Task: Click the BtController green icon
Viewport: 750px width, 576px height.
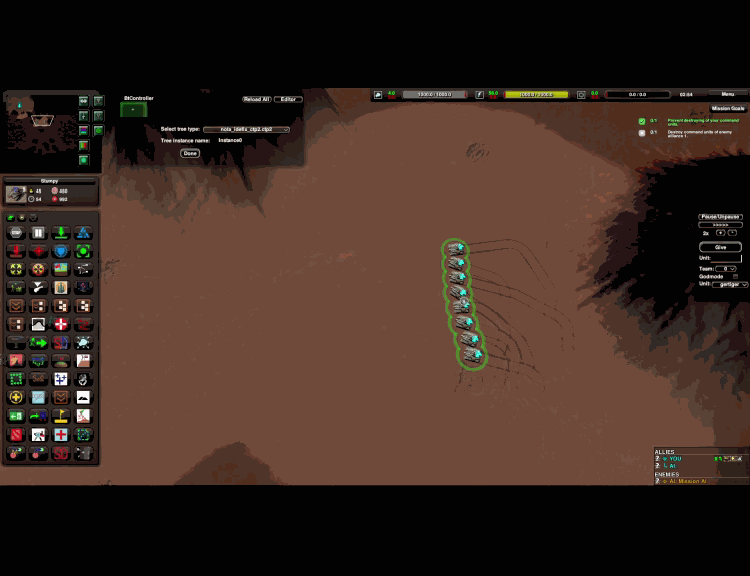Action: pos(133,110)
